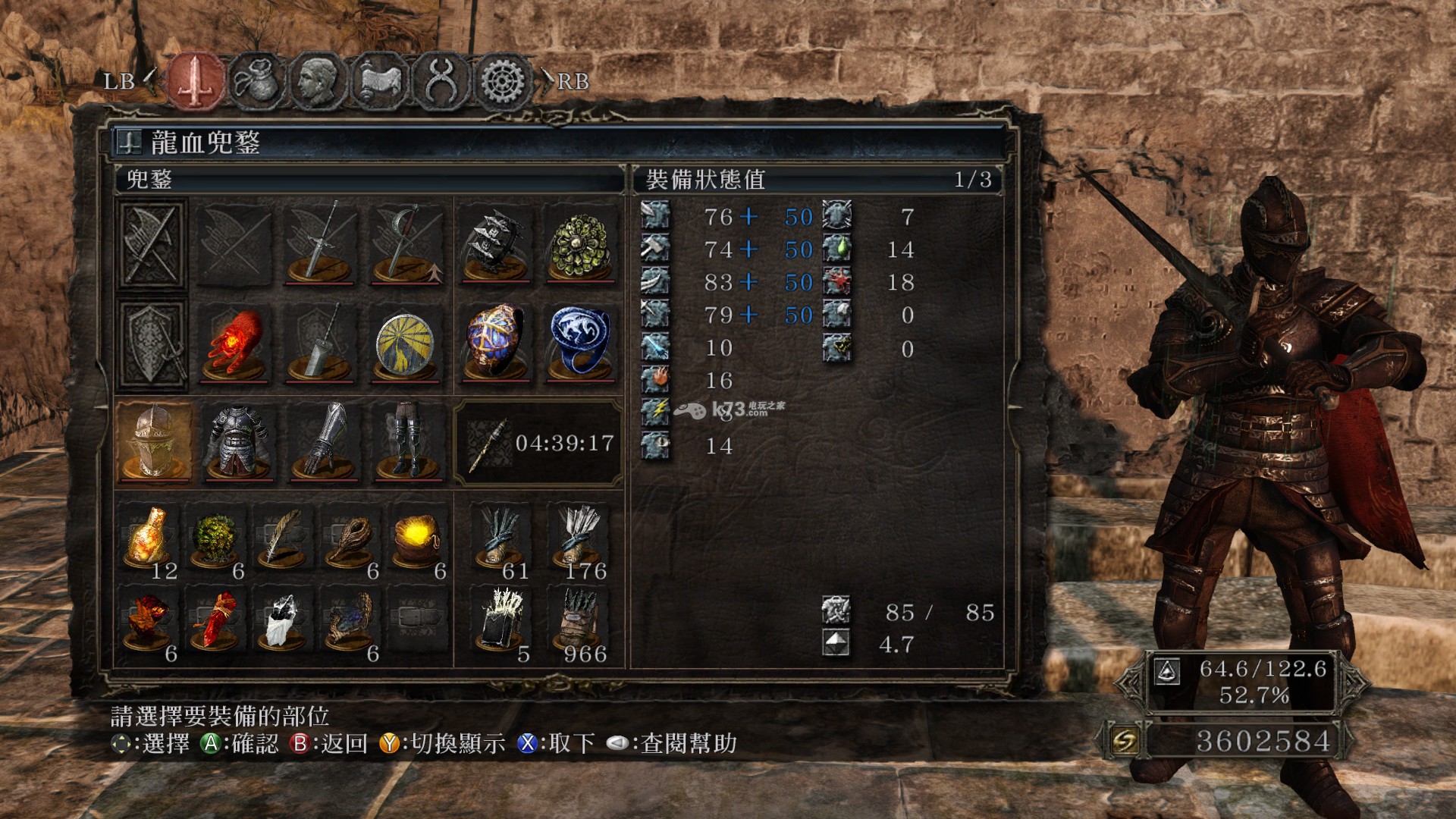1456x819 pixels.
Task: Select the blue dragon ring slot
Action: [581, 343]
